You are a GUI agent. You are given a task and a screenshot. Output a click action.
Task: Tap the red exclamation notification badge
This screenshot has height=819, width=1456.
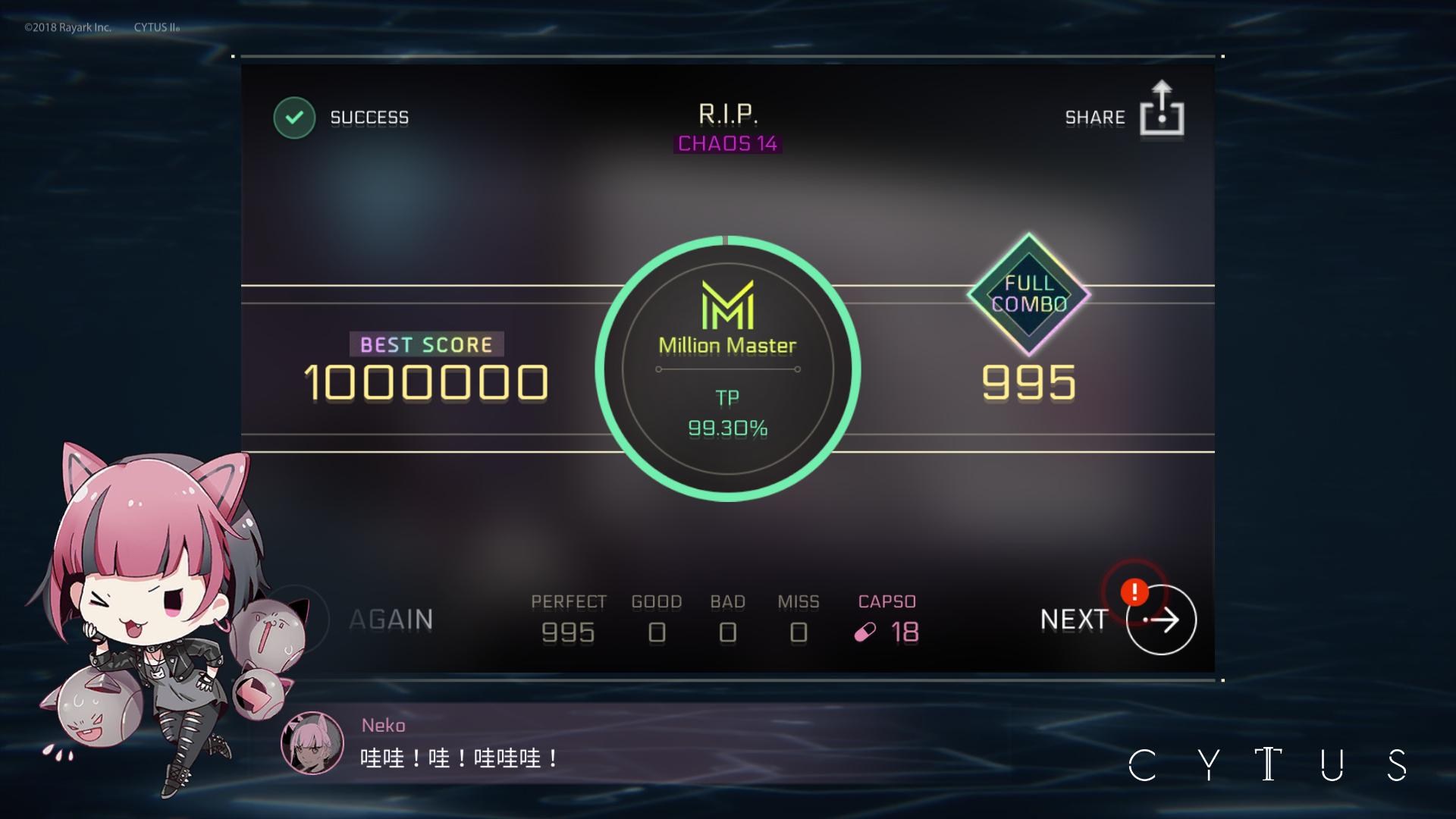tap(1133, 594)
